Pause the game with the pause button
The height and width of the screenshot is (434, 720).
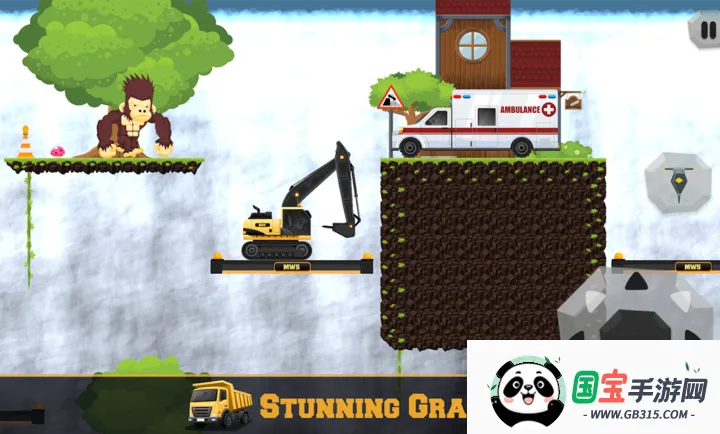(x=705, y=29)
